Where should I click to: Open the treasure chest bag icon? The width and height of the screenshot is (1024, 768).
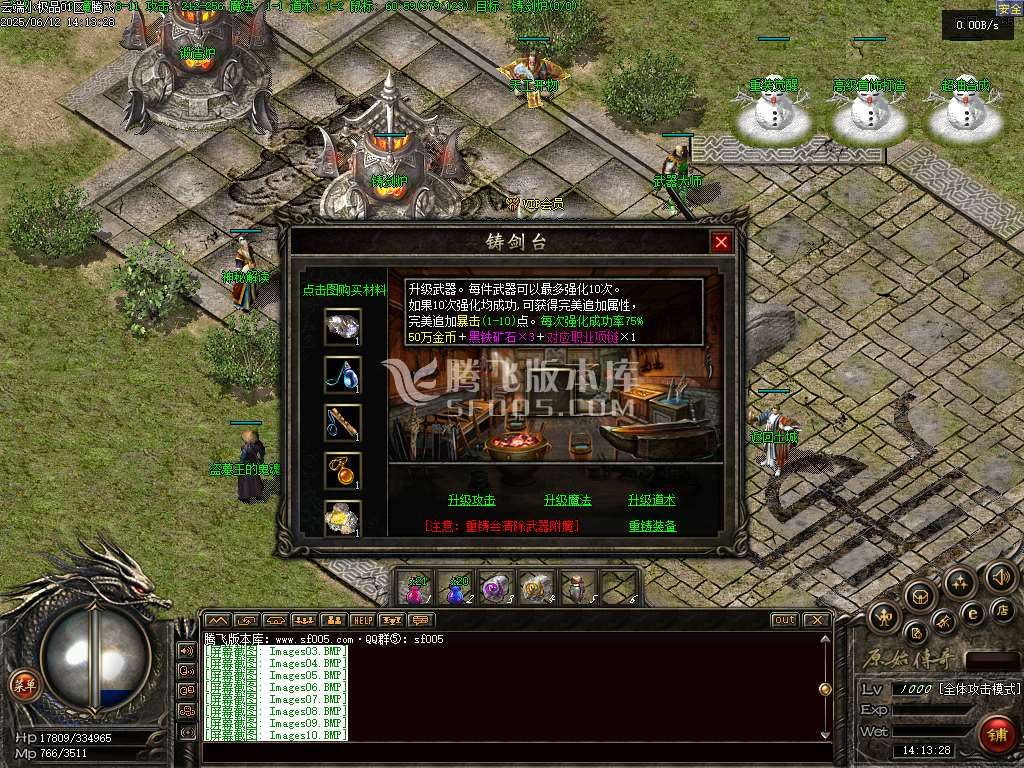(x=919, y=596)
